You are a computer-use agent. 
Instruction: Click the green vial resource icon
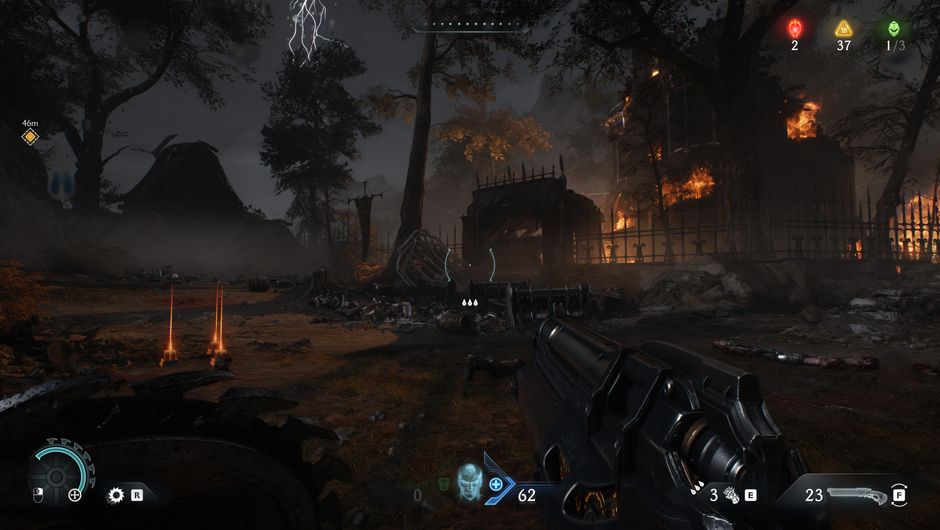coord(892,28)
